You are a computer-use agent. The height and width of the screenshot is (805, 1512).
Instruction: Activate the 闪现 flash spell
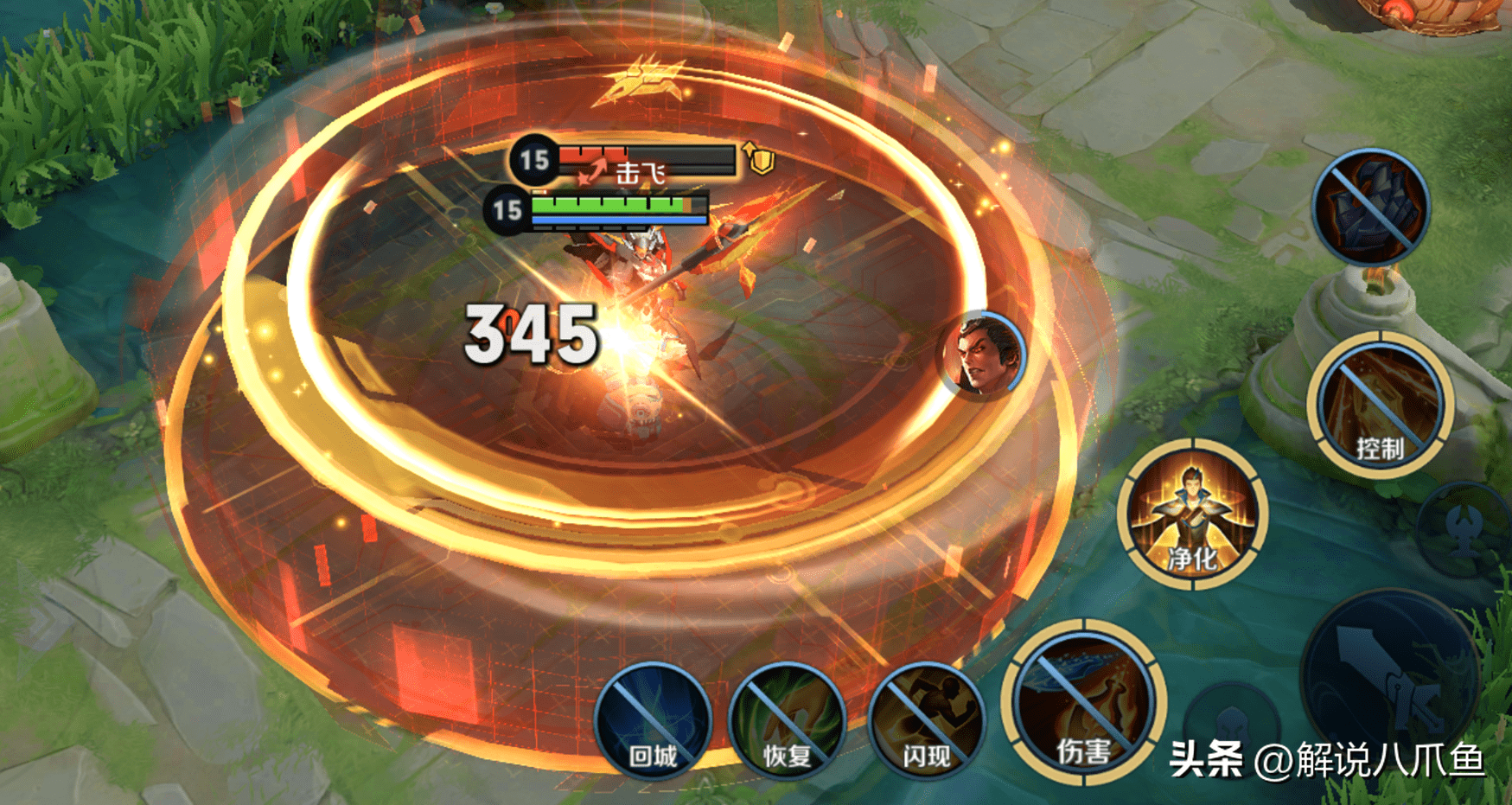(926, 723)
